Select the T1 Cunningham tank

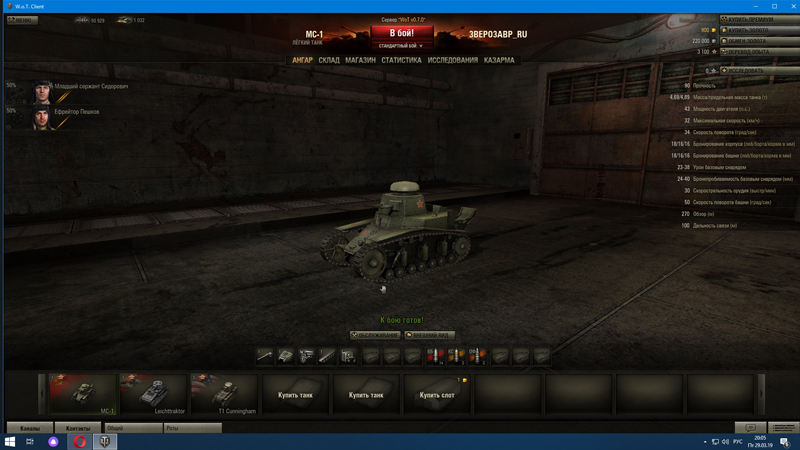(x=224, y=394)
